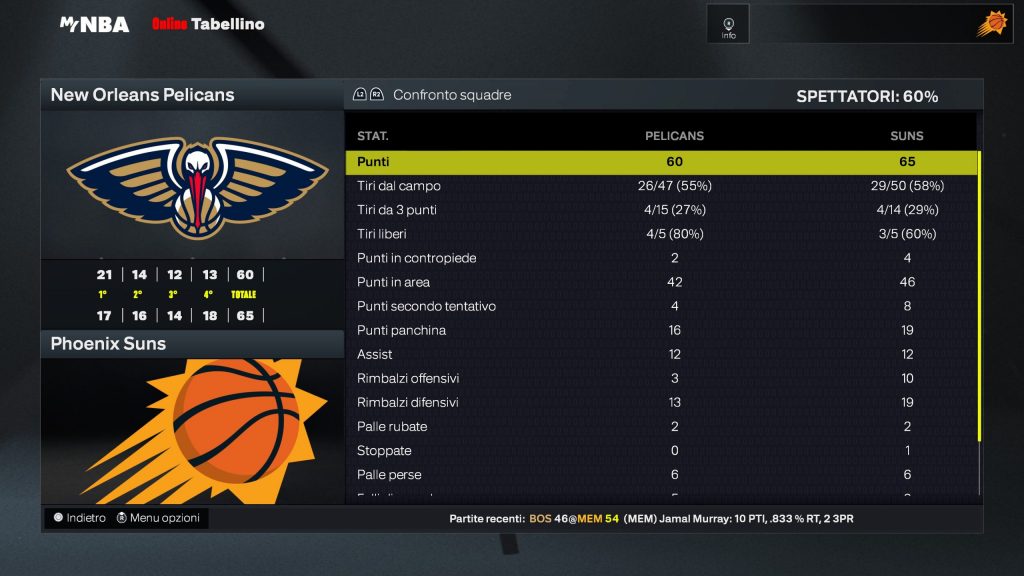Viewport: 1024px width, 576px height.
Task: Select the Tiri liberi stat row
Action: [x=660, y=234]
